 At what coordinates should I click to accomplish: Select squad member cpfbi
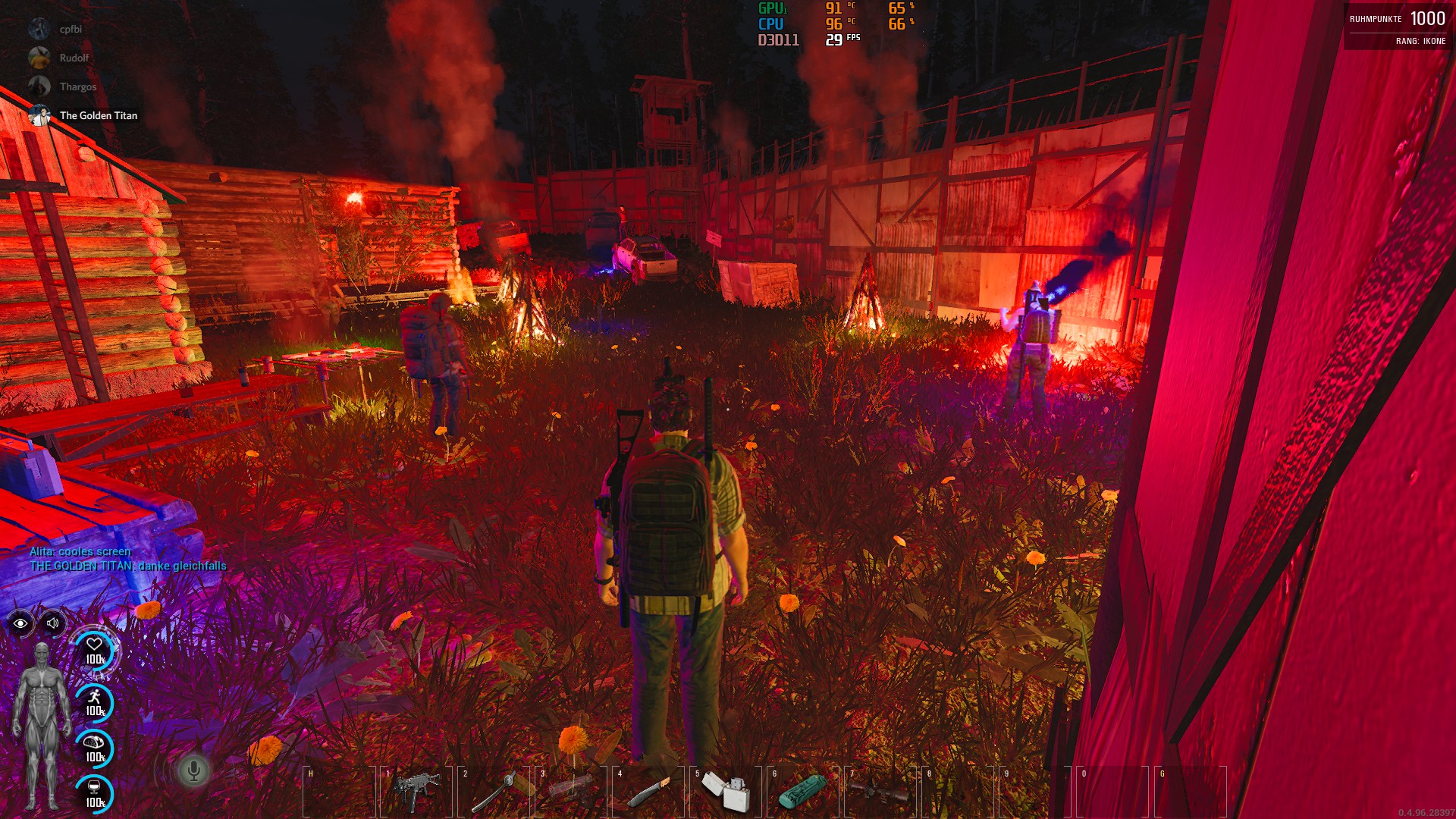(x=71, y=30)
